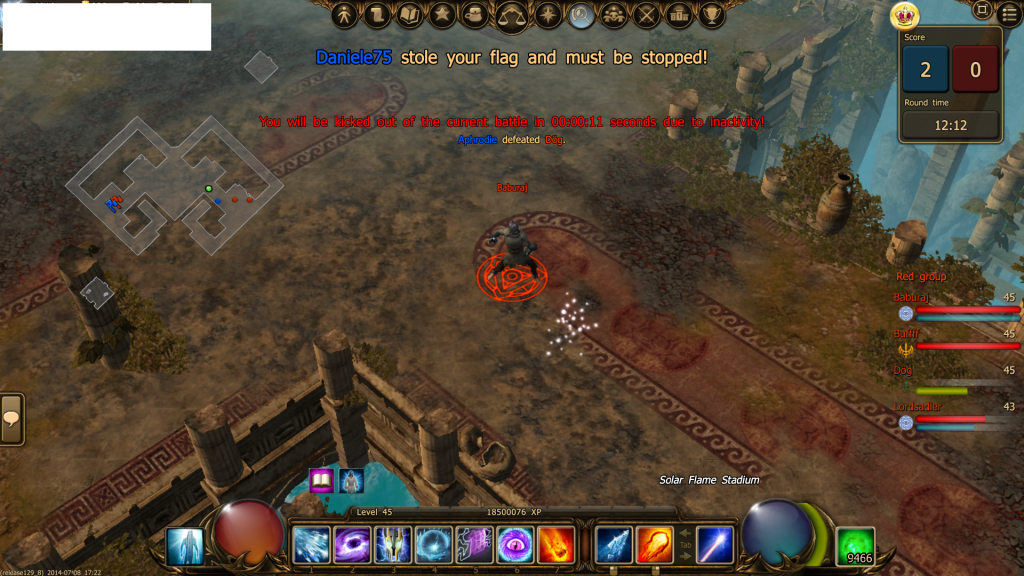Screen dimensions: 1024x576
Task: Open the chat speech bubble tab
Action: pos(12,419)
